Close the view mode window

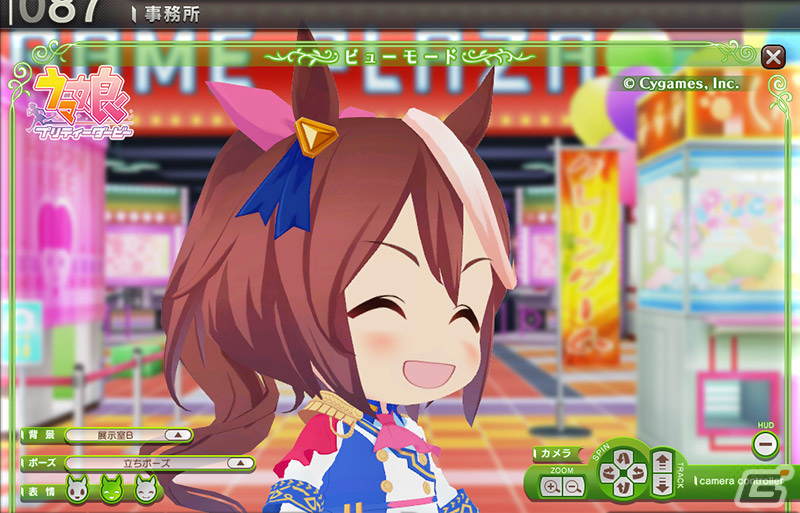(x=772, y=56)
